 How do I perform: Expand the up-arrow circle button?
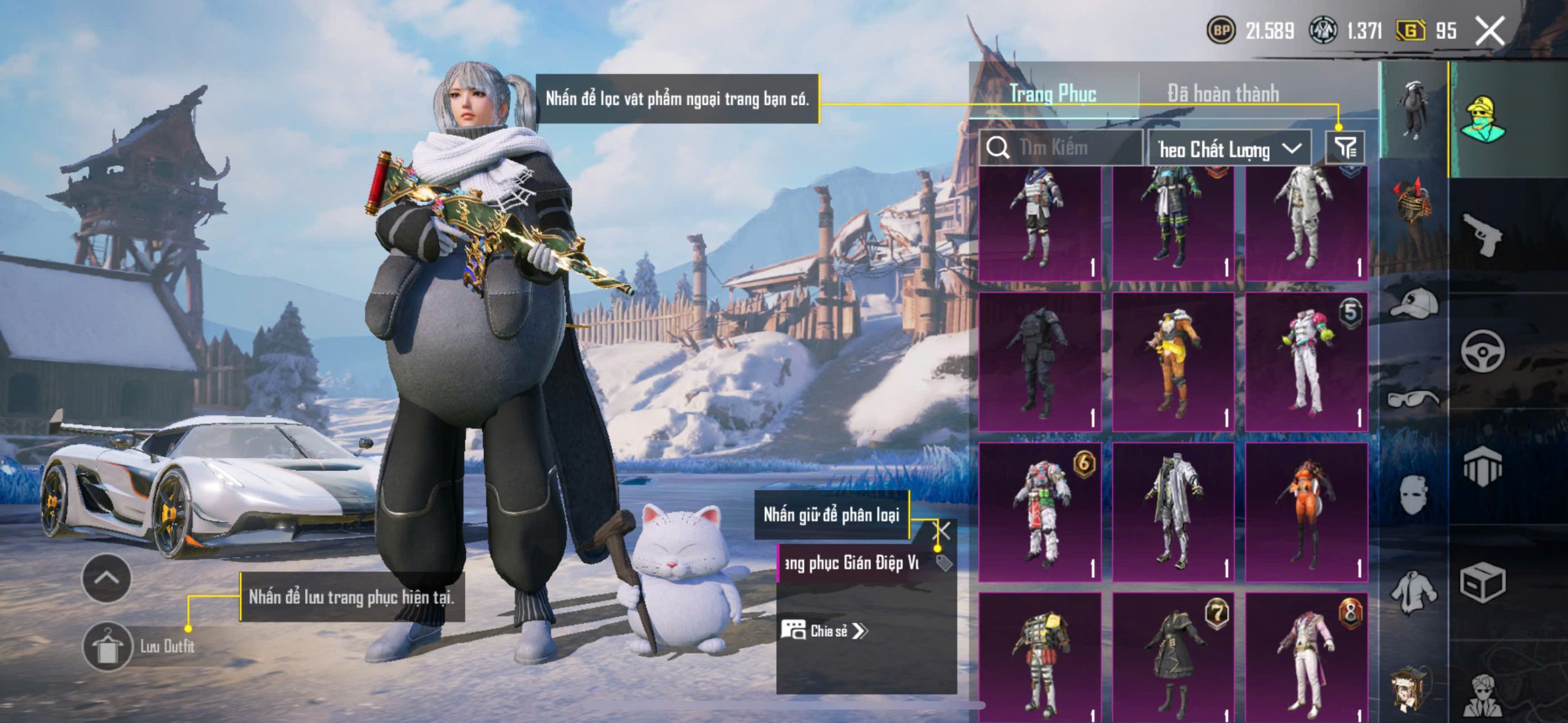(107, 579)
